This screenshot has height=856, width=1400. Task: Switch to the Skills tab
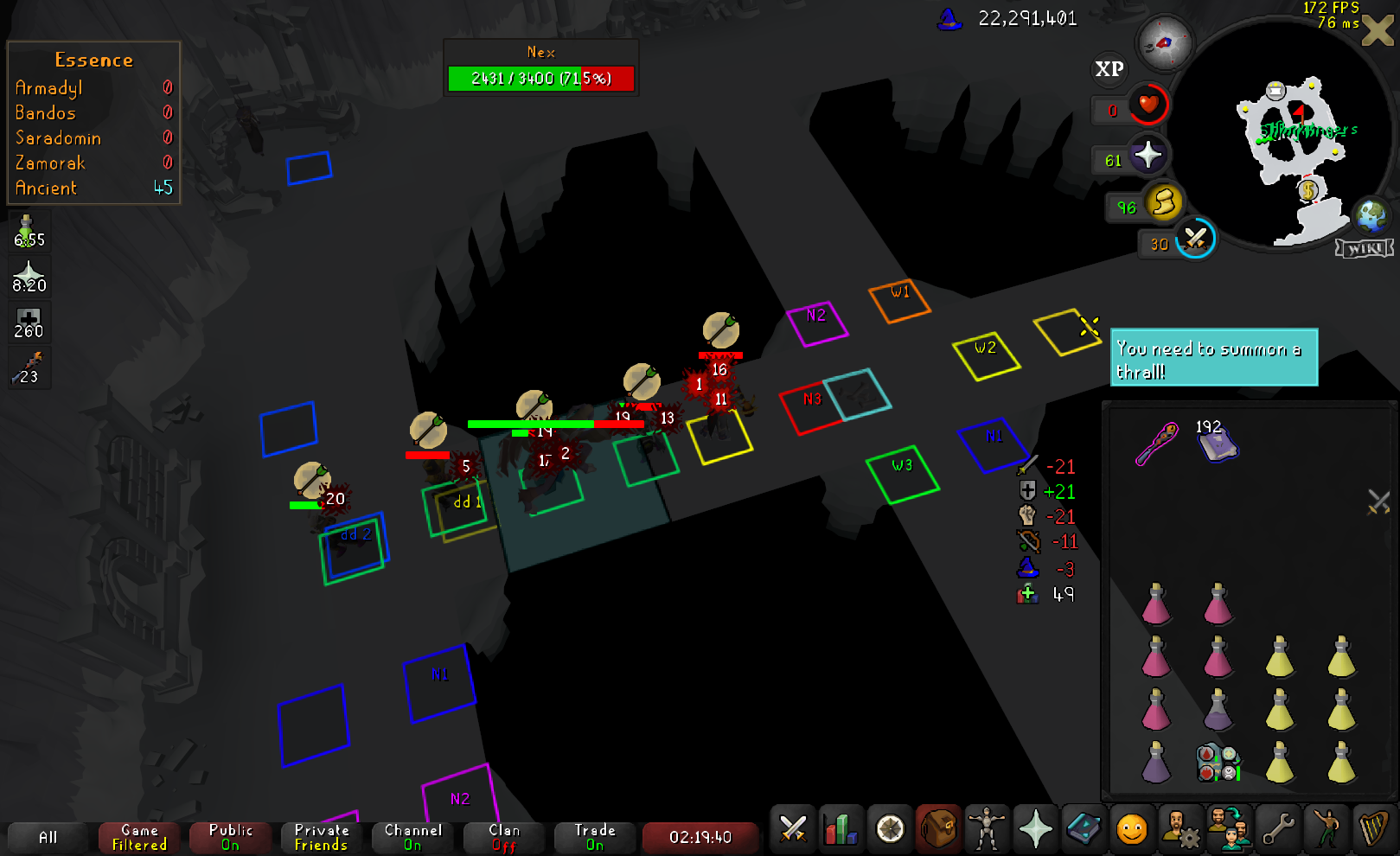click(x=840, y=829)
